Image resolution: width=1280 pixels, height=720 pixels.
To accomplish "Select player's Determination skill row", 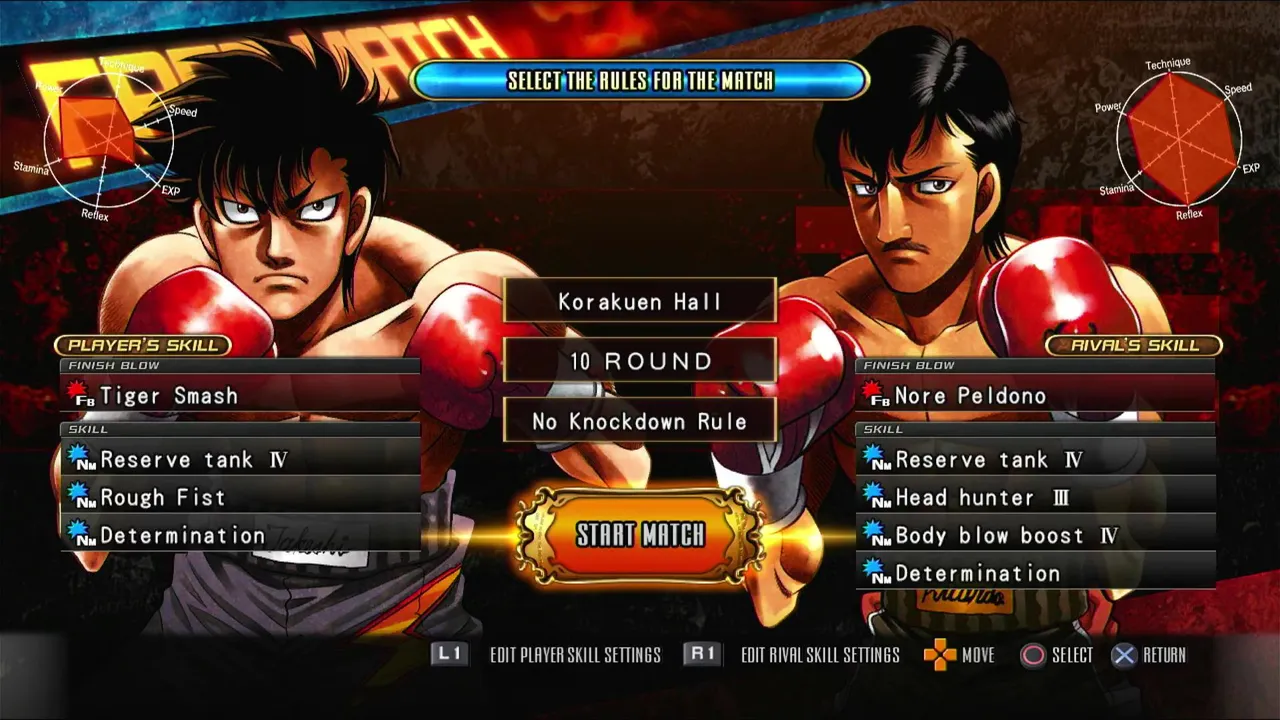I will tap(240, 536).
